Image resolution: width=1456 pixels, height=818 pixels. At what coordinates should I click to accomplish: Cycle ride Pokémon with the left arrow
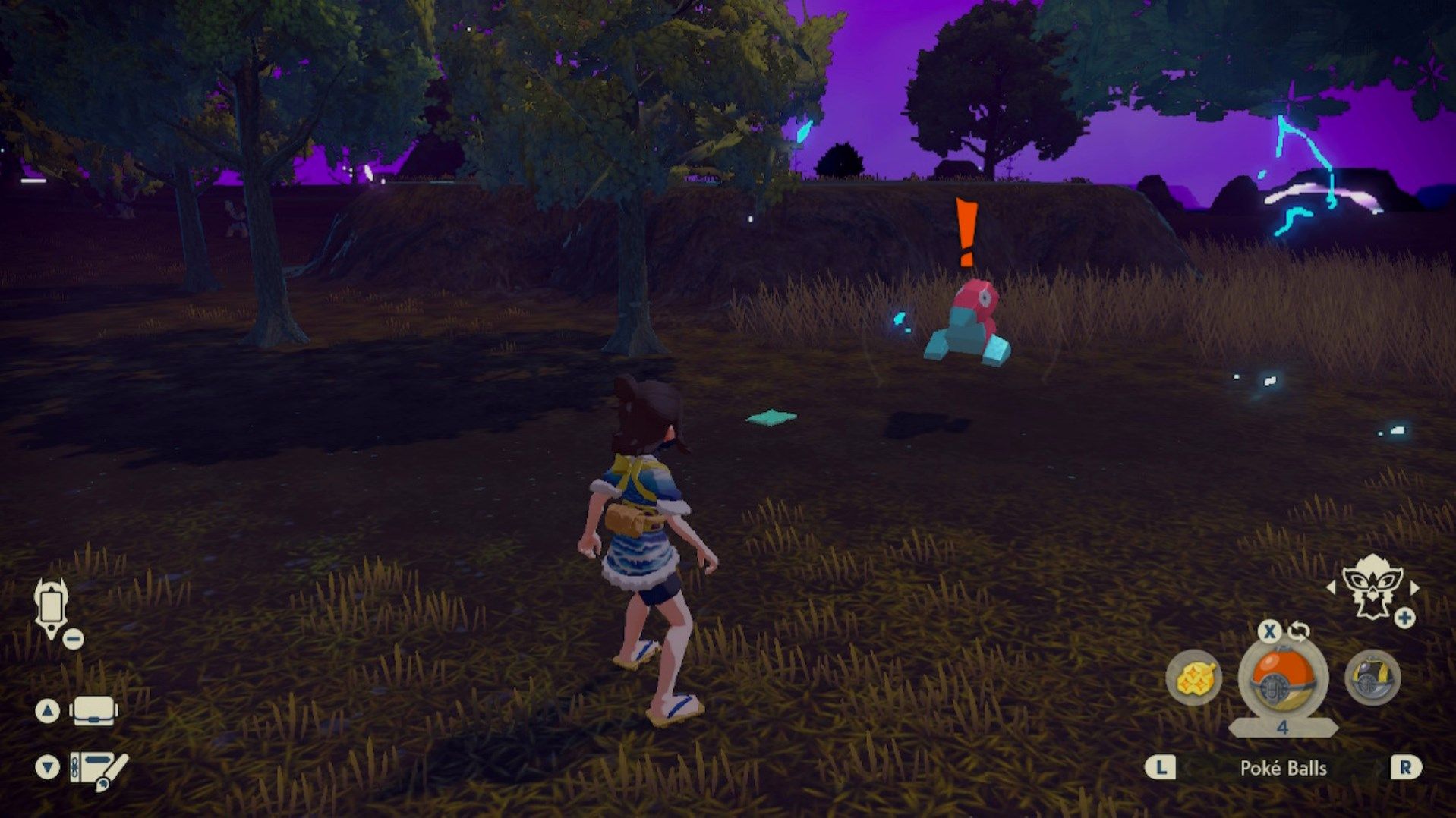(x=1331, y=587)
